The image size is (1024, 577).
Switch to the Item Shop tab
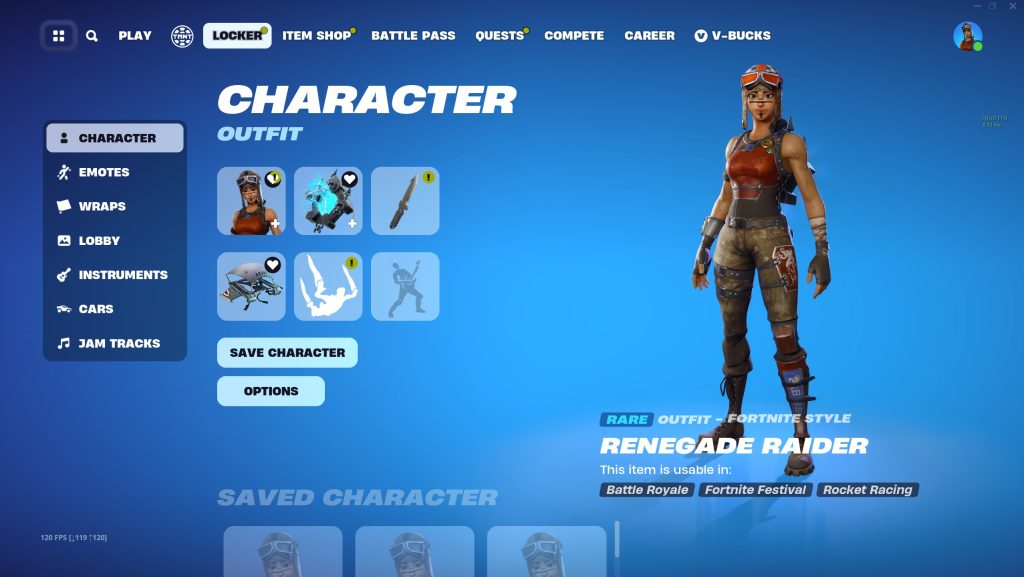coord(316,36)
